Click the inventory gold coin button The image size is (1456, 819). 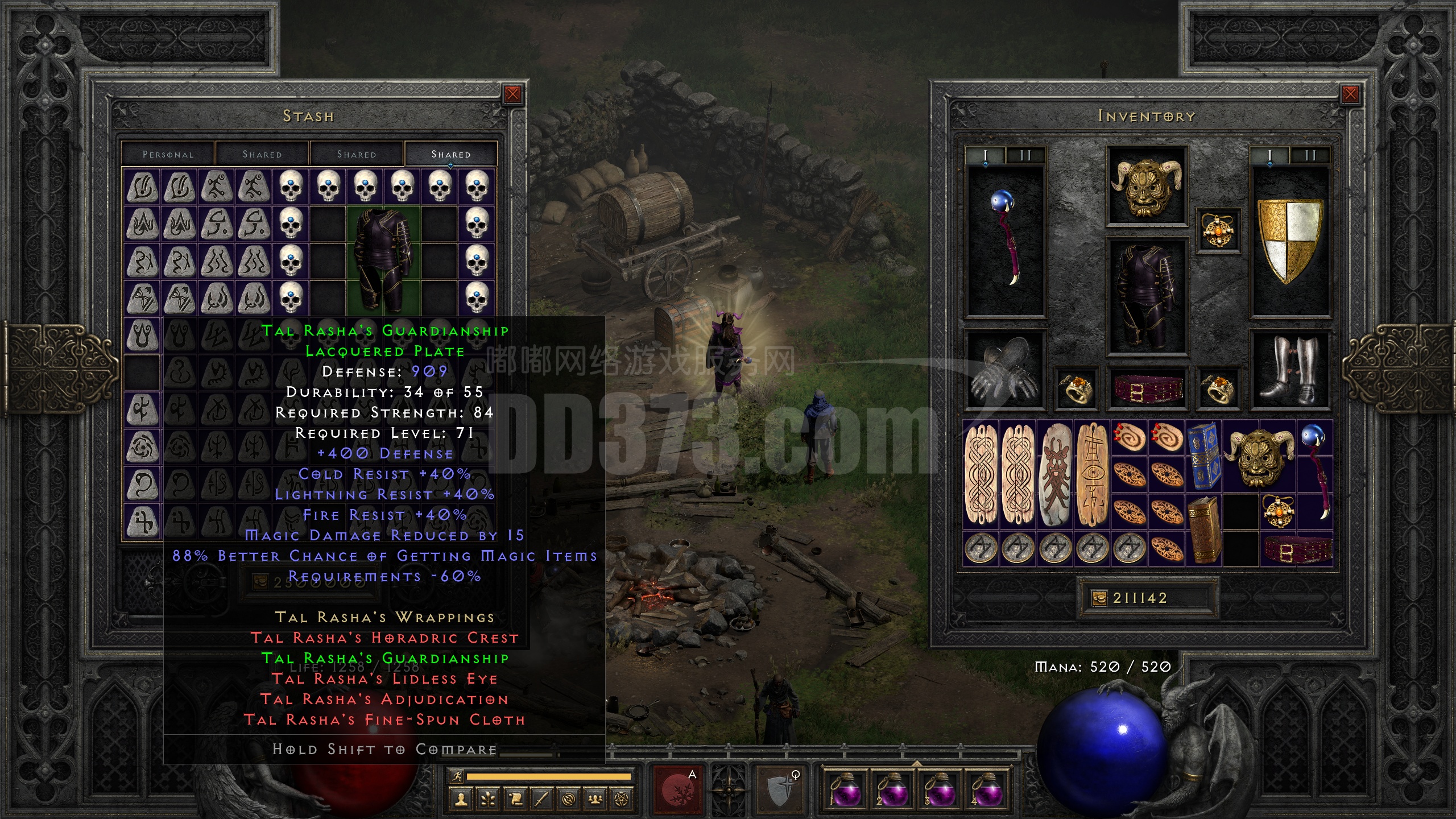point(1099,598)
